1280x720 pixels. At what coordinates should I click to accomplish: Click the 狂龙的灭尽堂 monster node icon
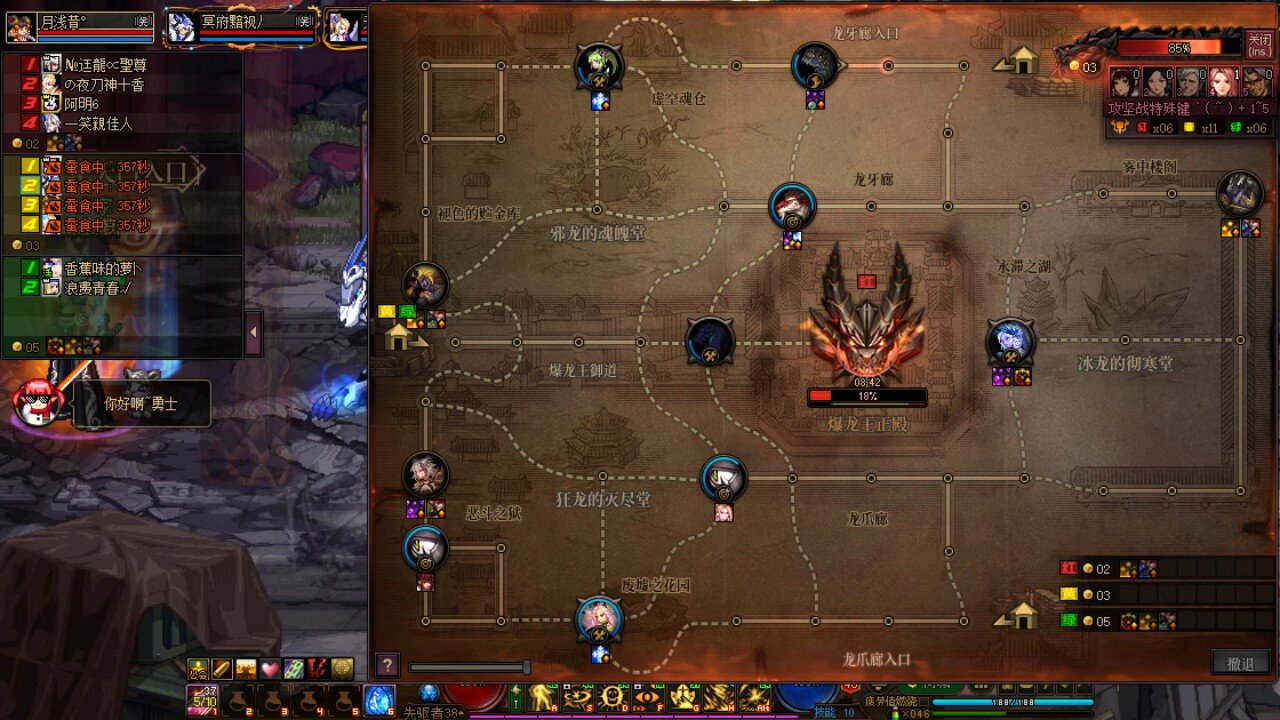pyautogui.click(x=722, y=478)
